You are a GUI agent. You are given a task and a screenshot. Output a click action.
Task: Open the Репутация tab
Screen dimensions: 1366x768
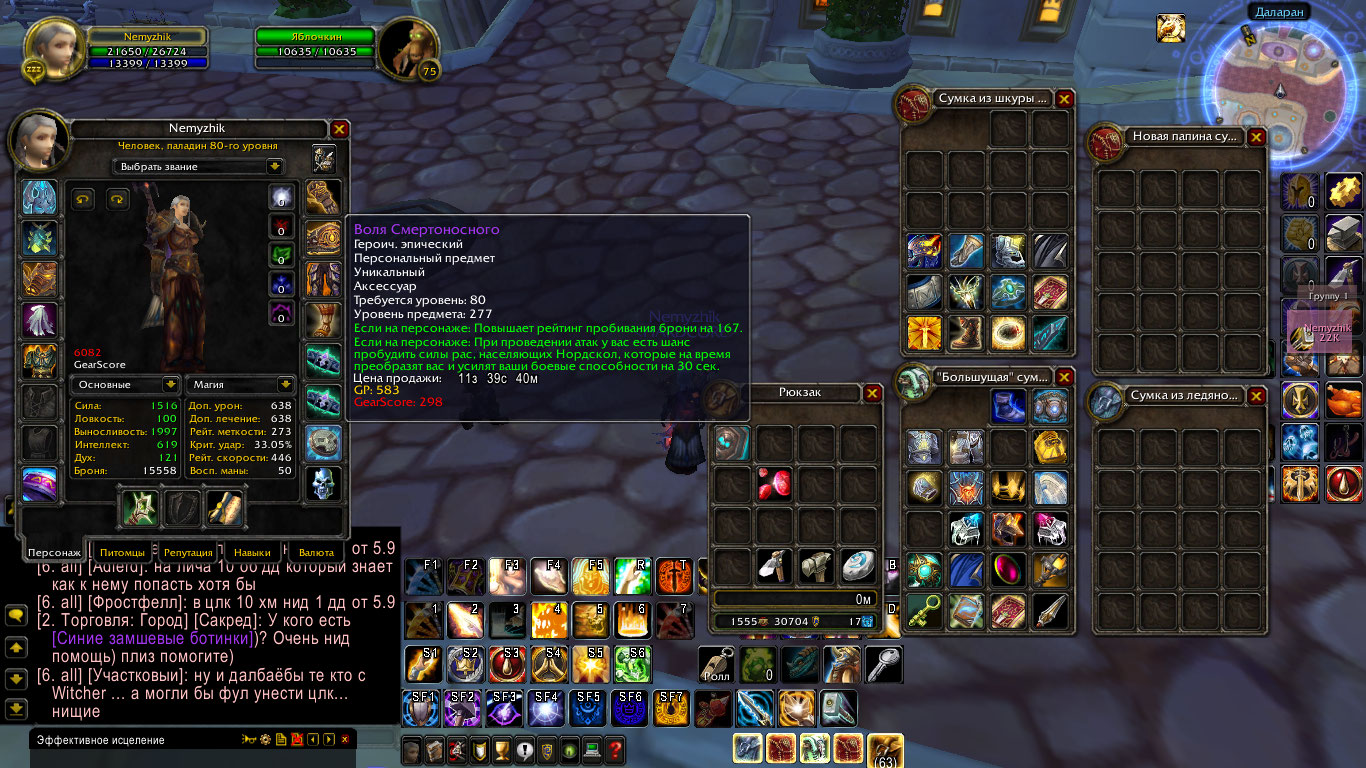188,552
